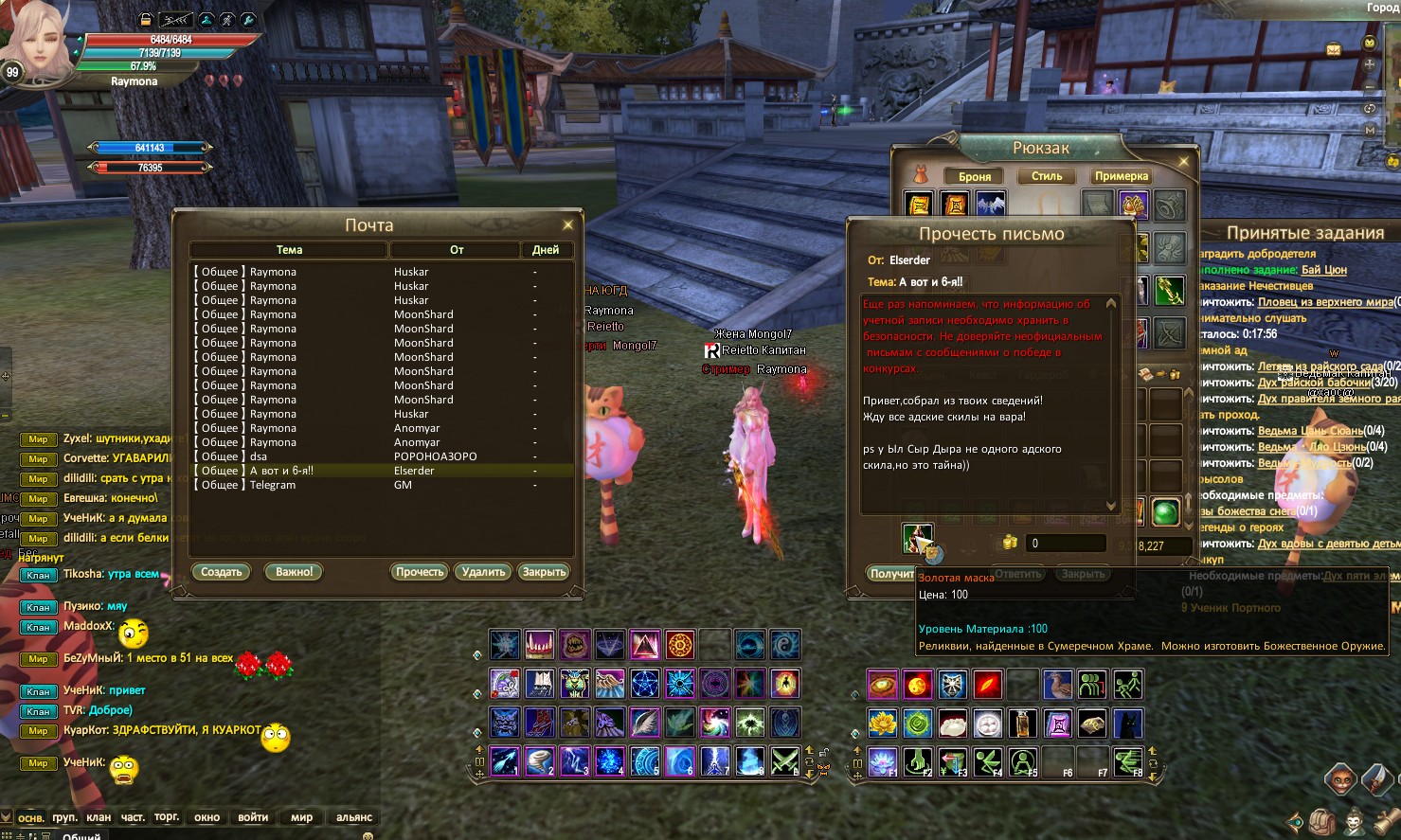Sort mail by the Тема column header
The width and height of the screenshot is (1401, 840).
coord(289,250)
